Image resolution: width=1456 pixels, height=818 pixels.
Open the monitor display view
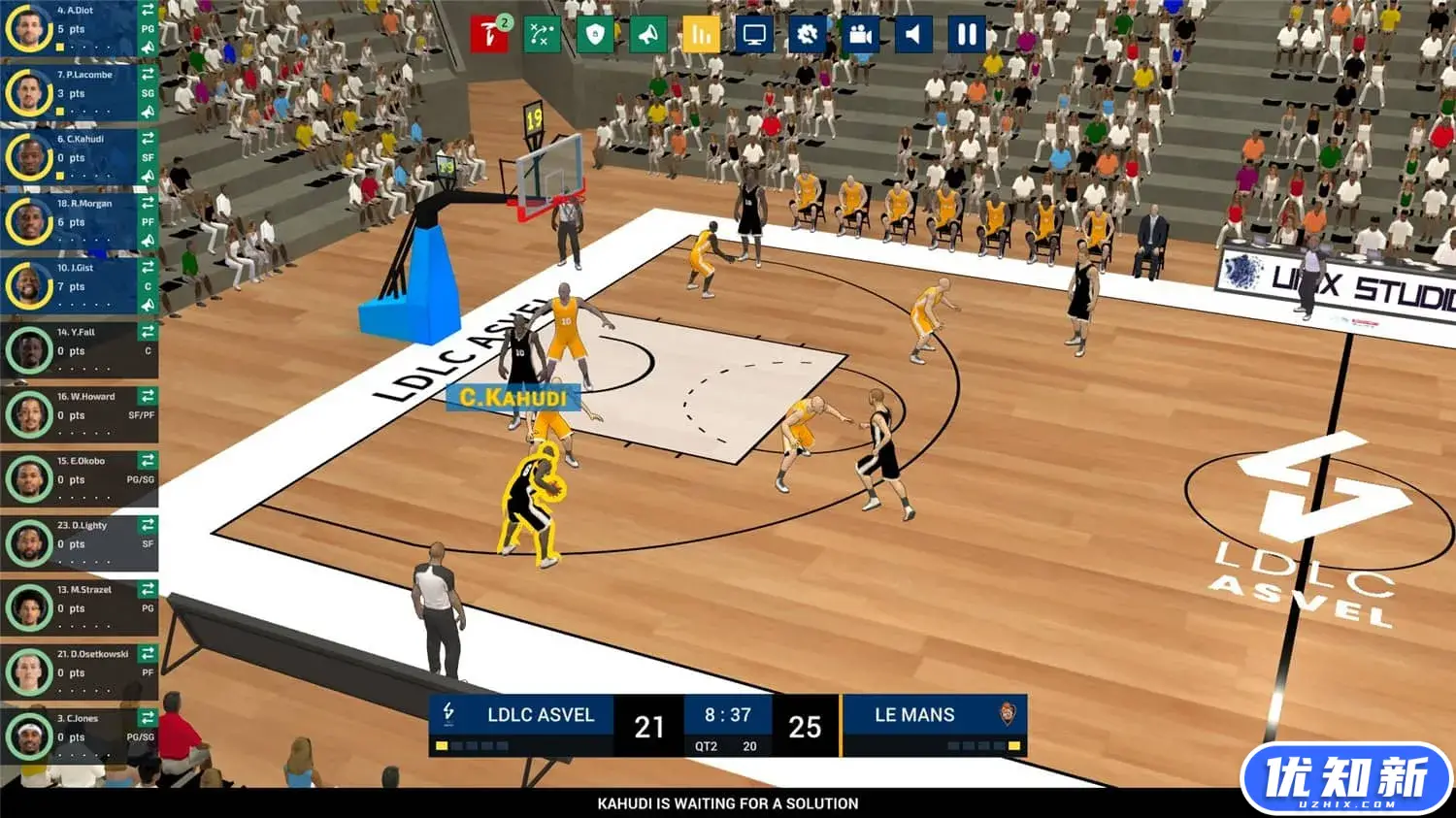coord(754,35)
